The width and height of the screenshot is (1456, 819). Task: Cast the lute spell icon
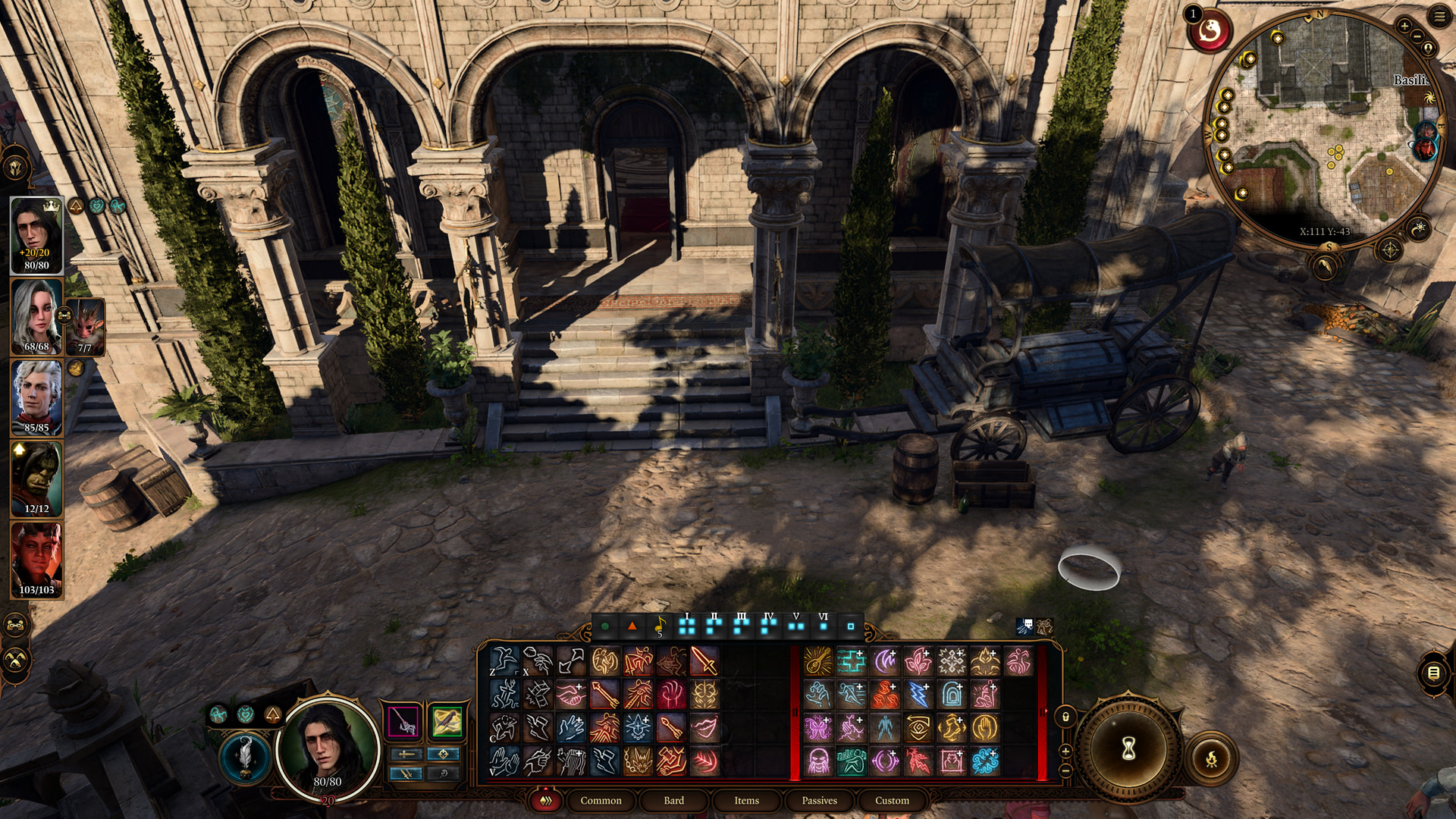817,661
